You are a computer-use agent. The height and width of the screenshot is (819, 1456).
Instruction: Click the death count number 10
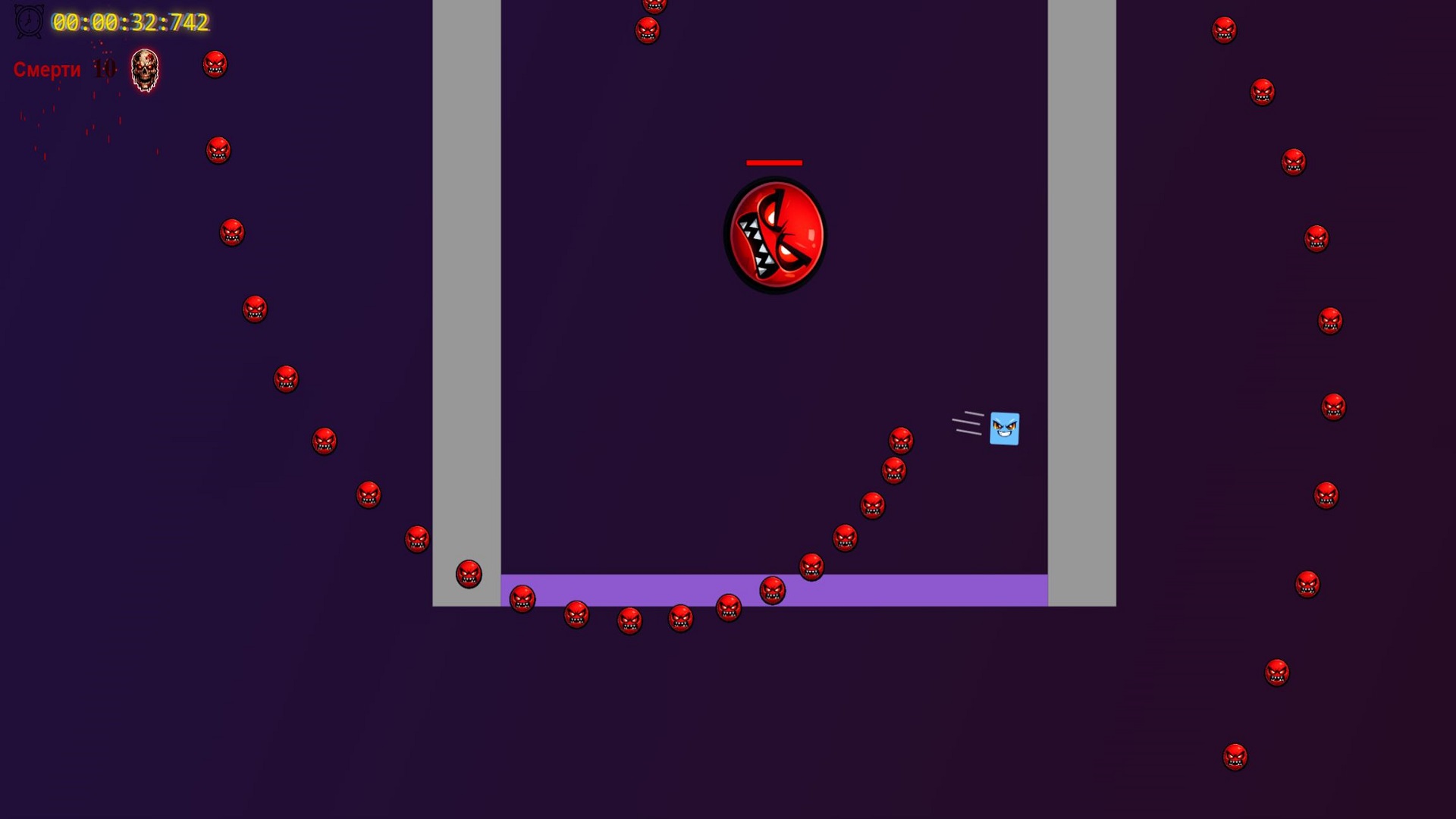[x=104, y=69]
